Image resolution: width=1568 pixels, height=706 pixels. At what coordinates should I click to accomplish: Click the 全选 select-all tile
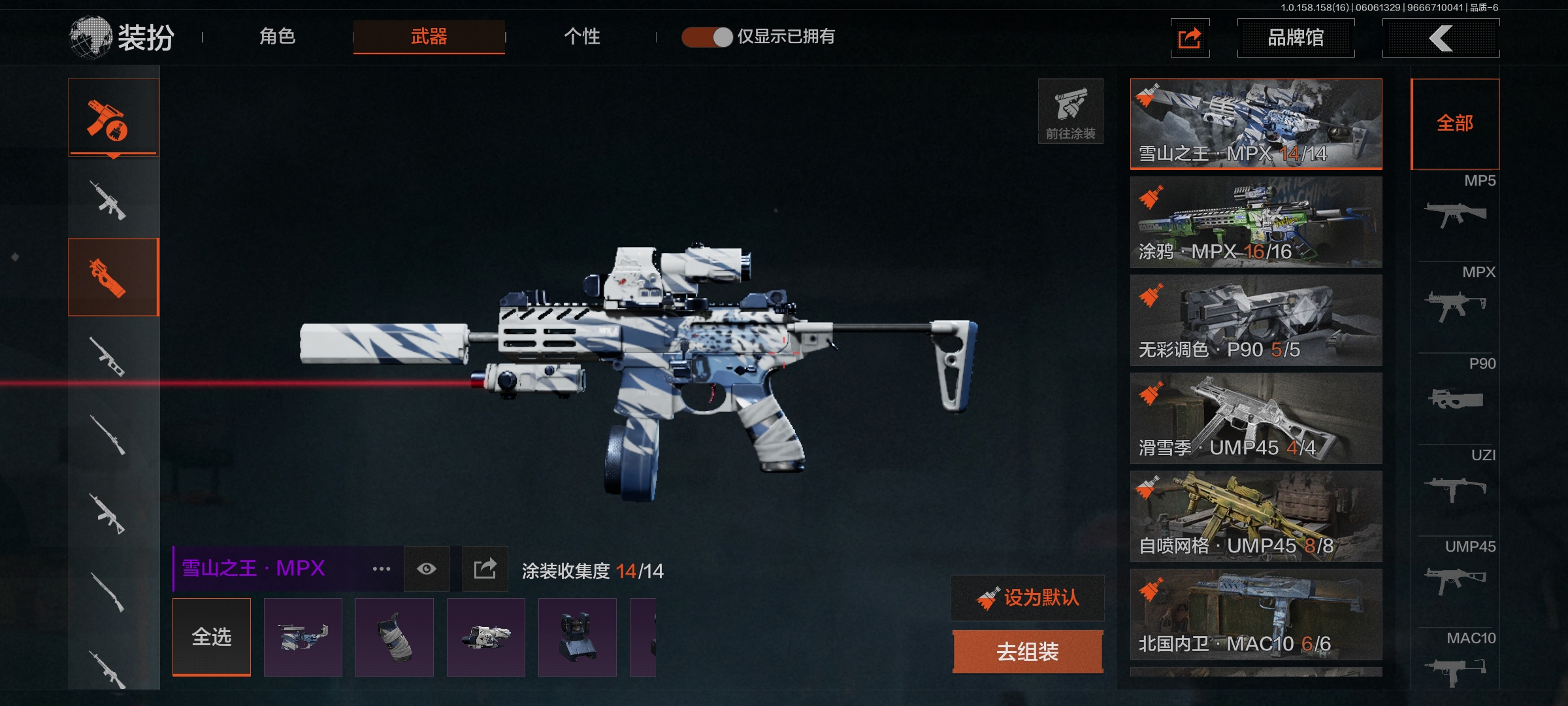click(x=212, y=637)
